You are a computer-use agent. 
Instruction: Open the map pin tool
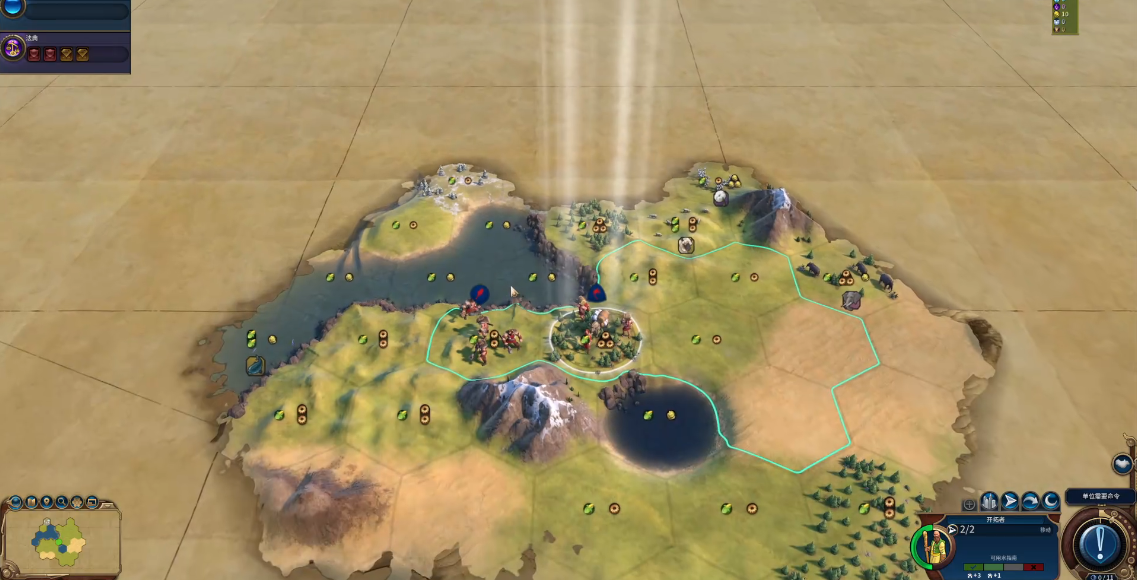coord(45,501)
